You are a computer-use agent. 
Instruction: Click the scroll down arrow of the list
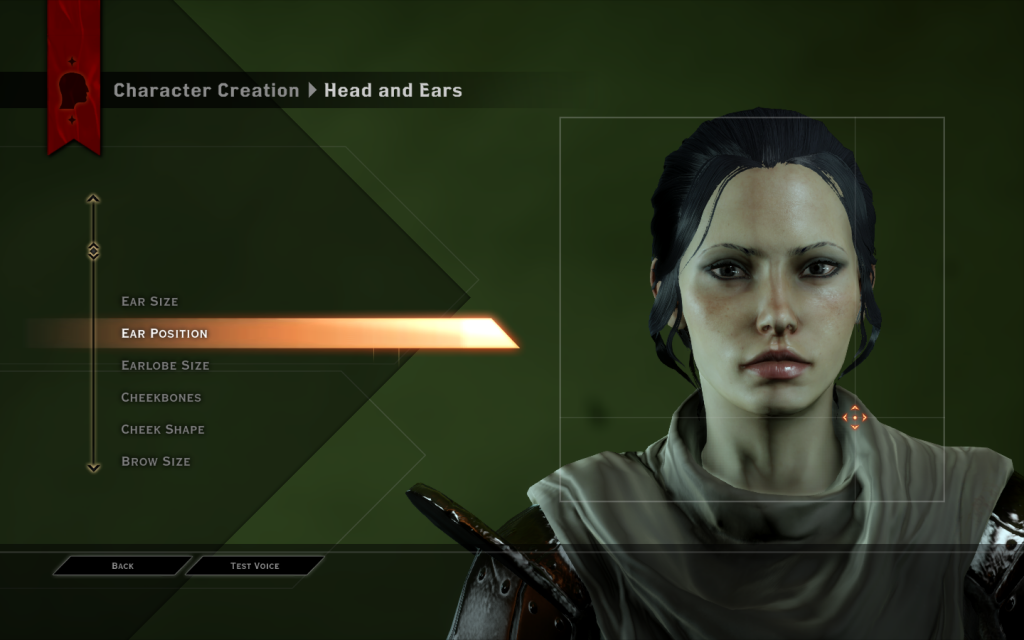(x=93, y=466)
